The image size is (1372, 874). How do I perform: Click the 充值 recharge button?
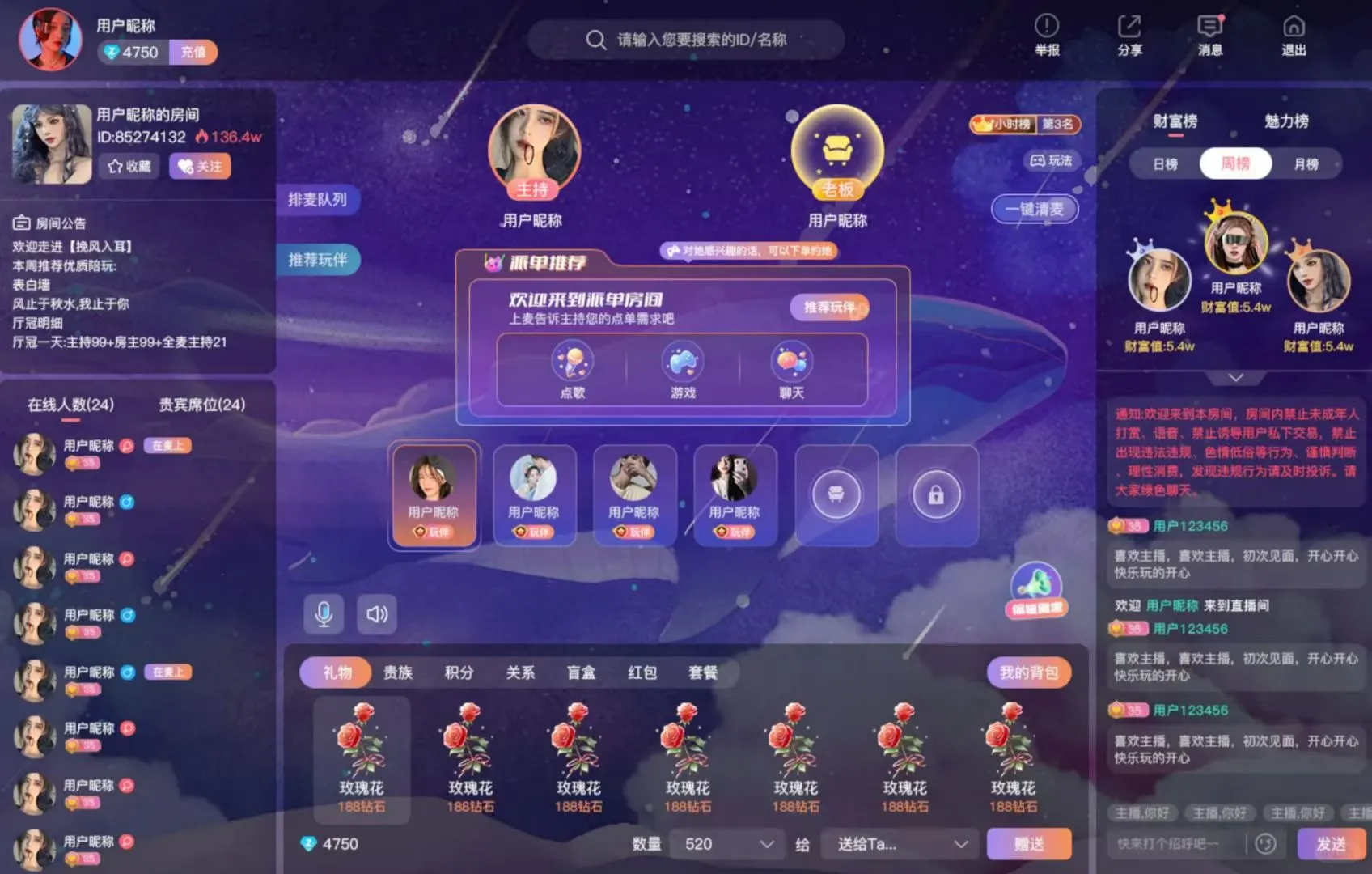193,52
